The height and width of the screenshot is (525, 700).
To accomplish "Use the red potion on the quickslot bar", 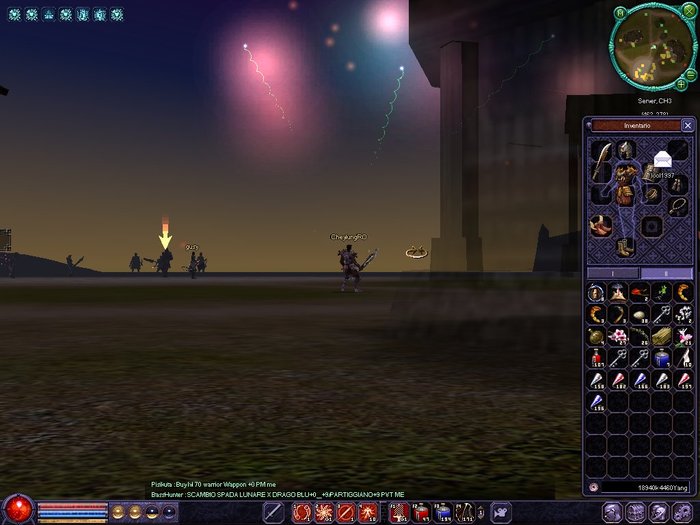I will tap(421, 512).
